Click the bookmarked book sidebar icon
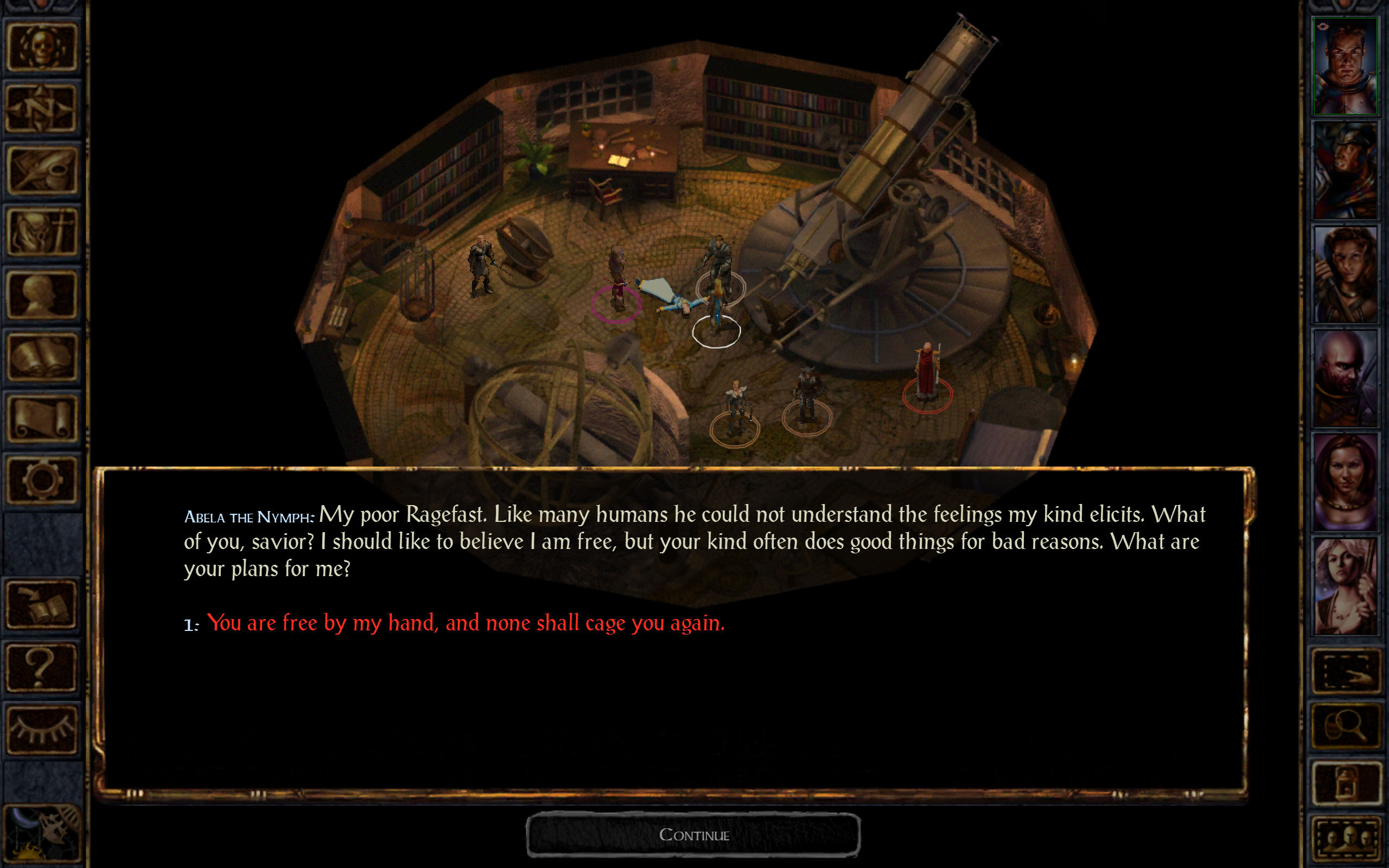Viewport: 1389px width, 868px height. tap(40, 604)
